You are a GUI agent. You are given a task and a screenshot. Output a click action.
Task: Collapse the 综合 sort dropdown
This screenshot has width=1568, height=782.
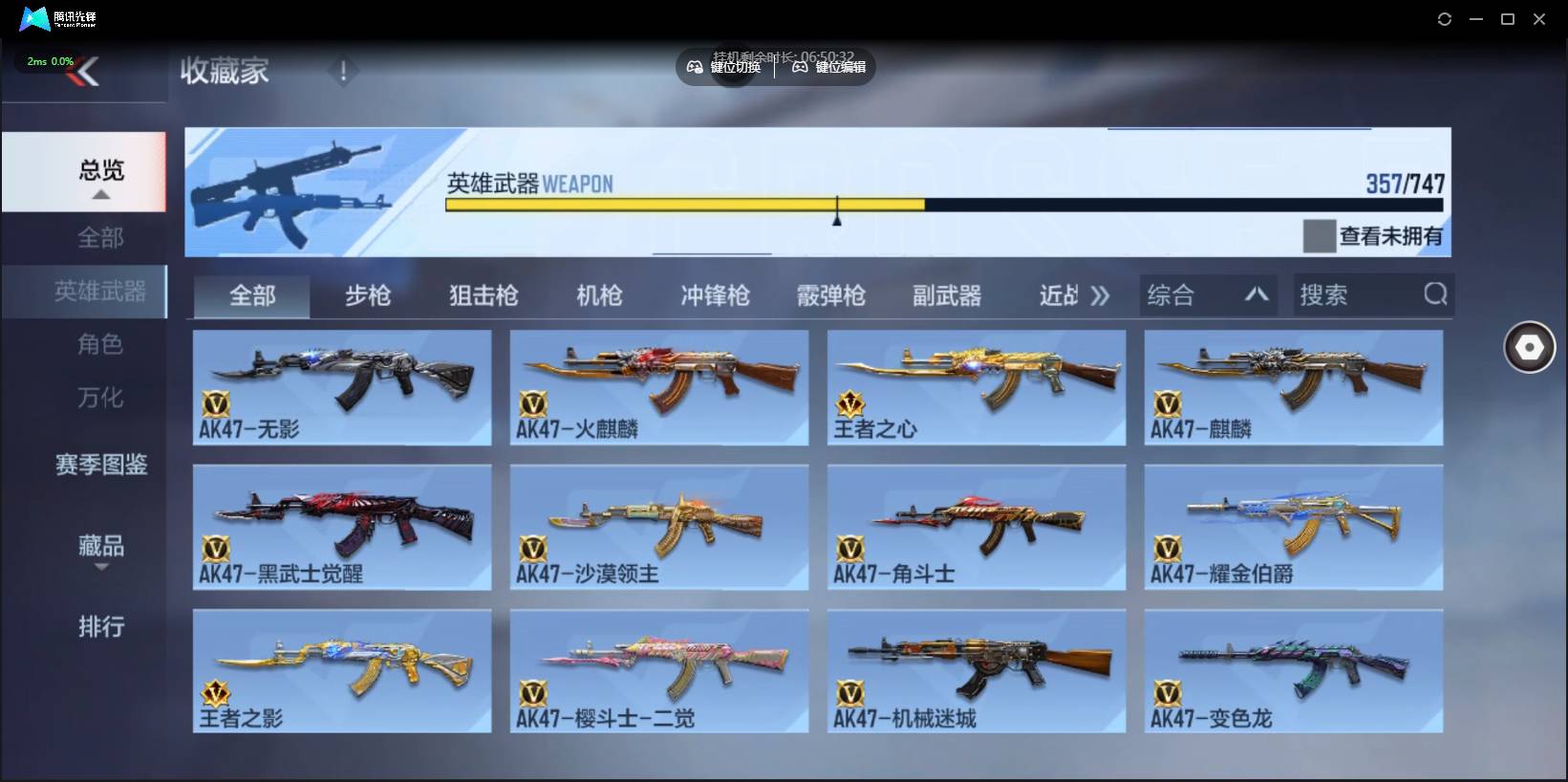(1257, 294)
